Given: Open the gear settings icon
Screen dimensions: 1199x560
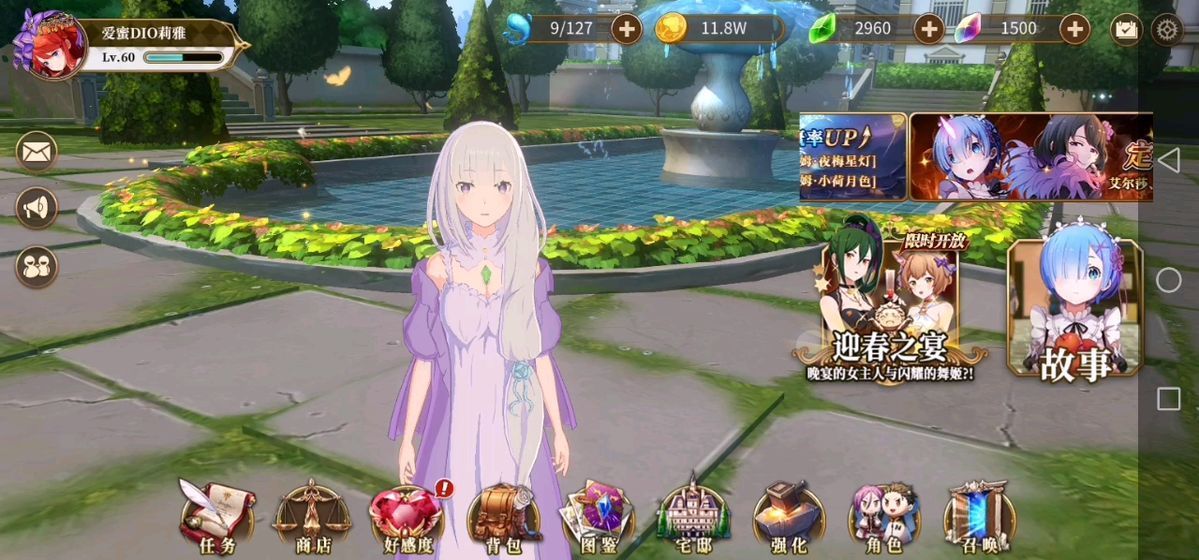Looking at the screenshot, I should point(1166,29).
